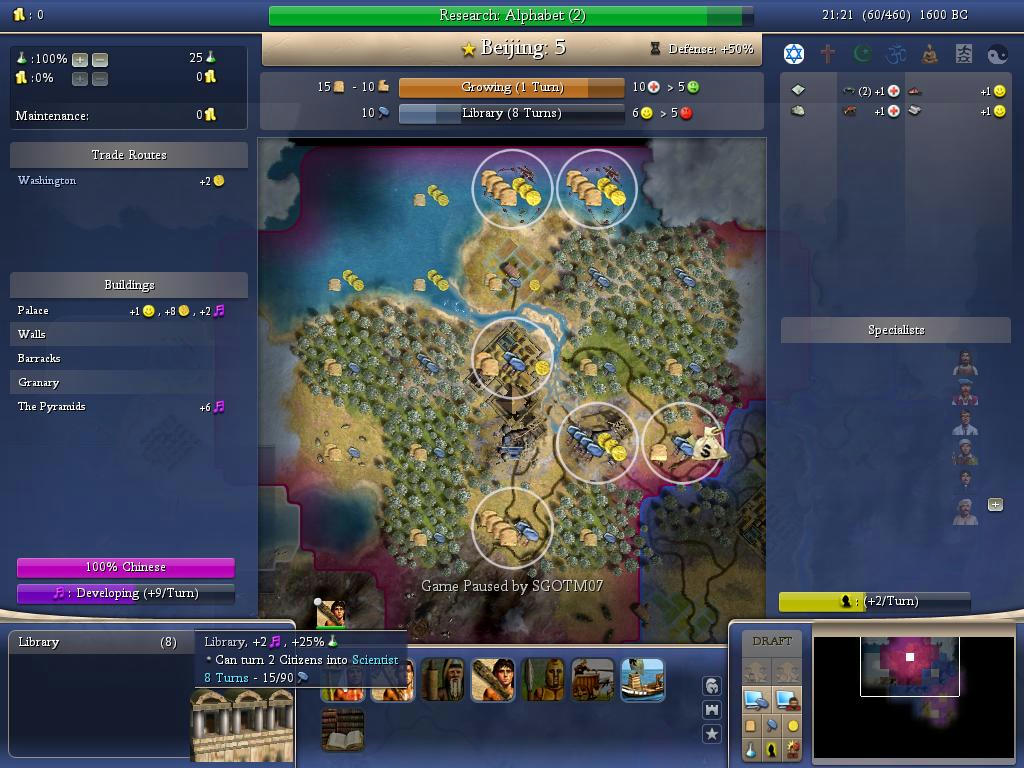Screen dimensions: 1024x768
Task: Click the Draft button
Action: point(771,641)
